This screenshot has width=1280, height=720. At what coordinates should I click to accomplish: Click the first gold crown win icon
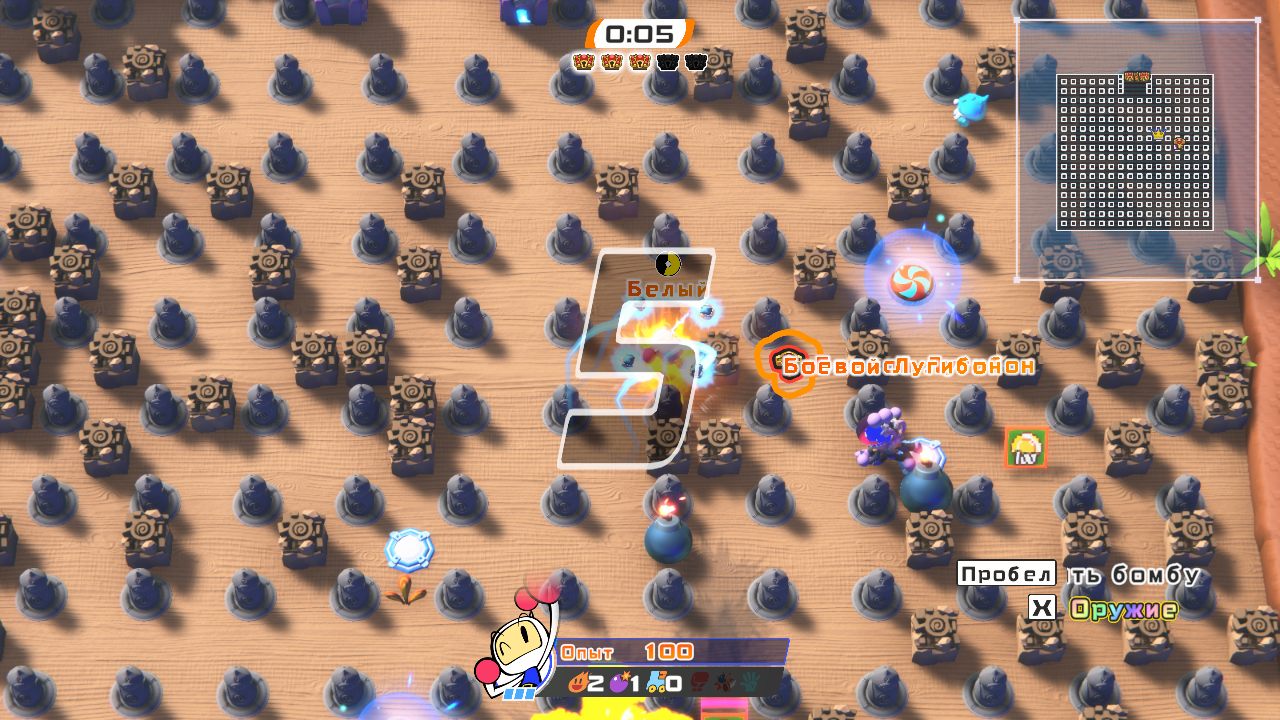[x=582, y=60]
